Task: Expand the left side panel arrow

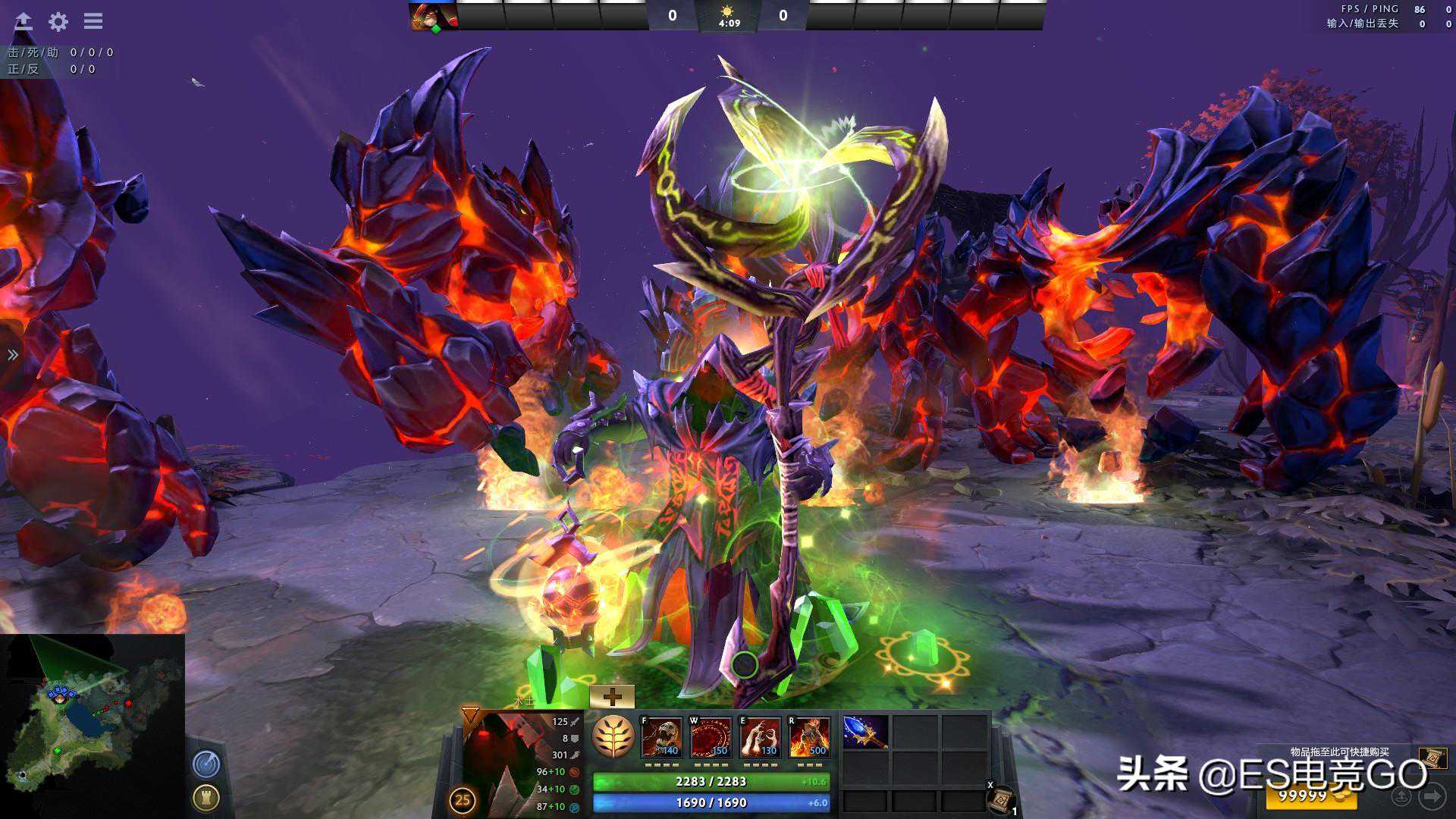Action: point(13,355)
